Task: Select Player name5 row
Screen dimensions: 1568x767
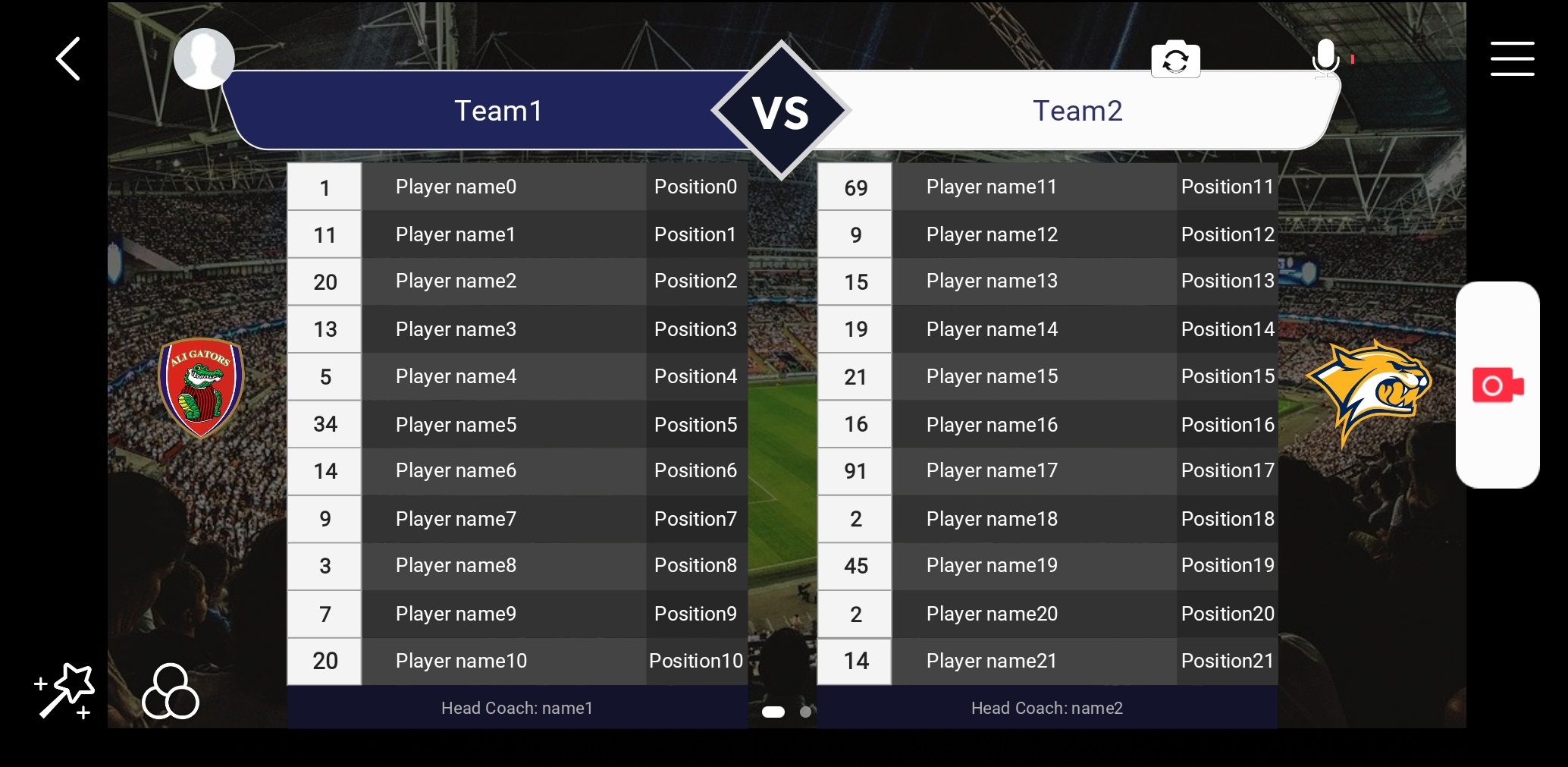Action: 455,424
